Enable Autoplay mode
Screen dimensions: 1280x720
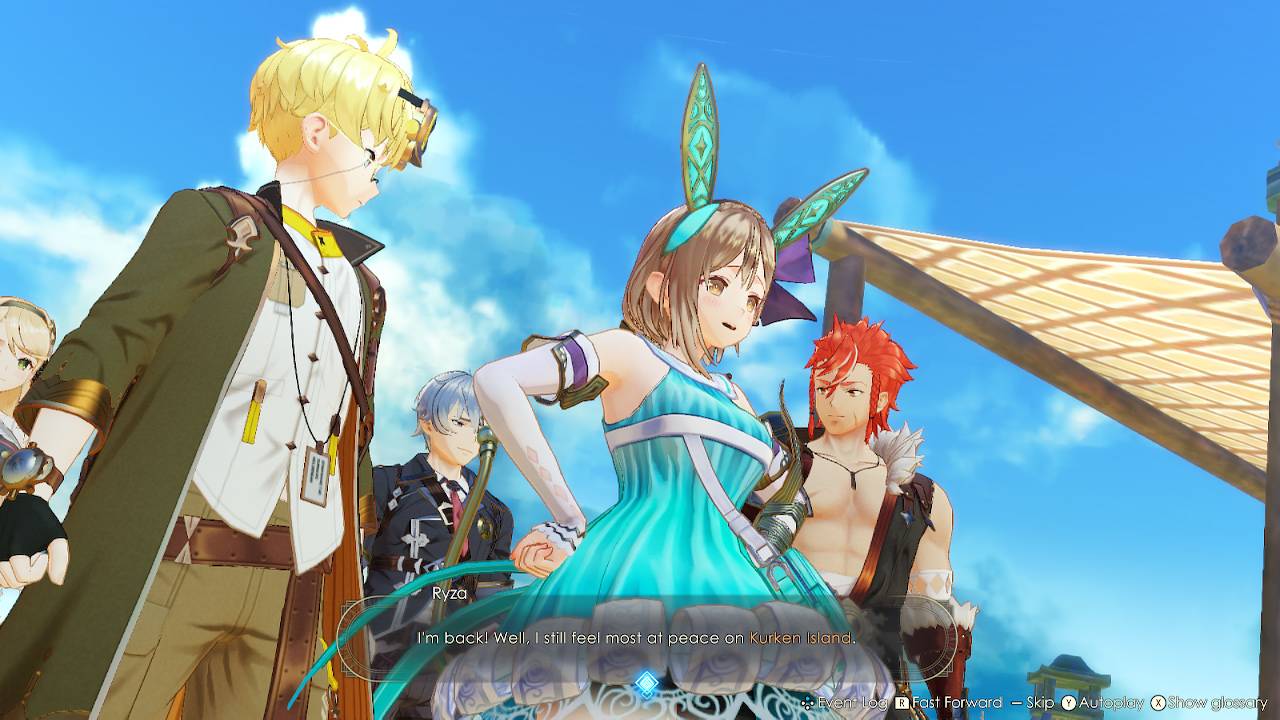pos(1110,703)
